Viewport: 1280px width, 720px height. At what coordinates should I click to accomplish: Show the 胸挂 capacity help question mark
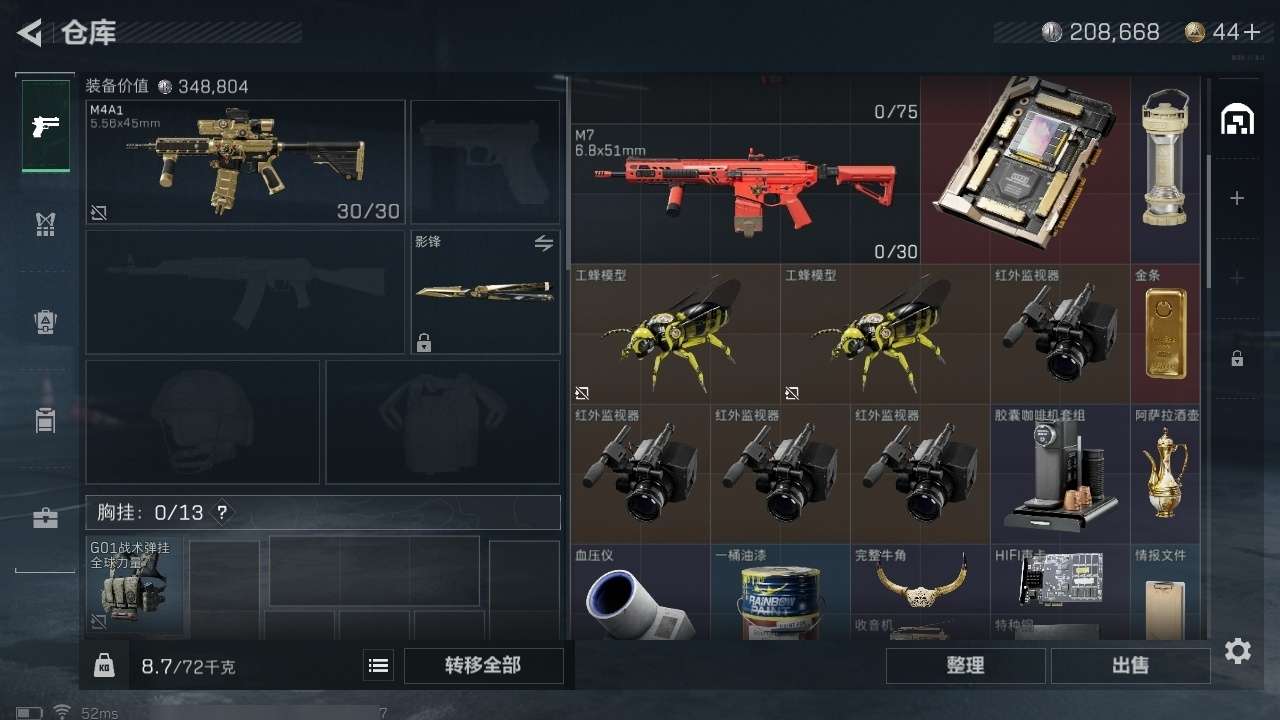222,513
